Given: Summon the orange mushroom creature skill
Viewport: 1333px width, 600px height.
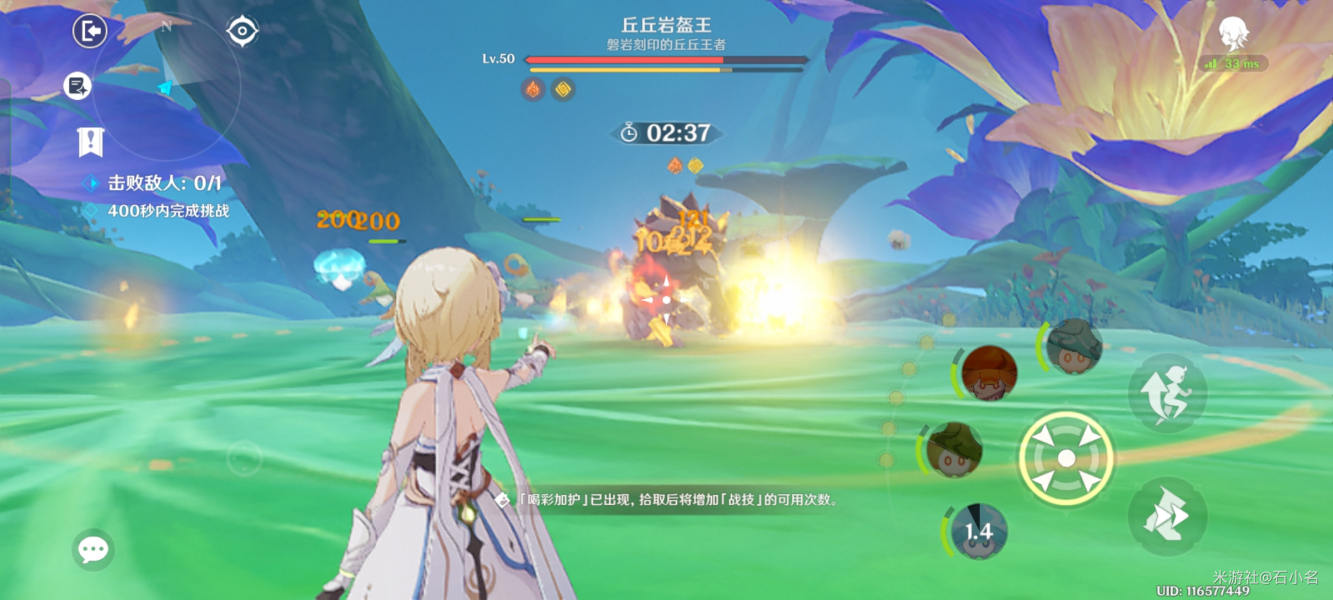Looking at the screenshot, I should (989, 372).
